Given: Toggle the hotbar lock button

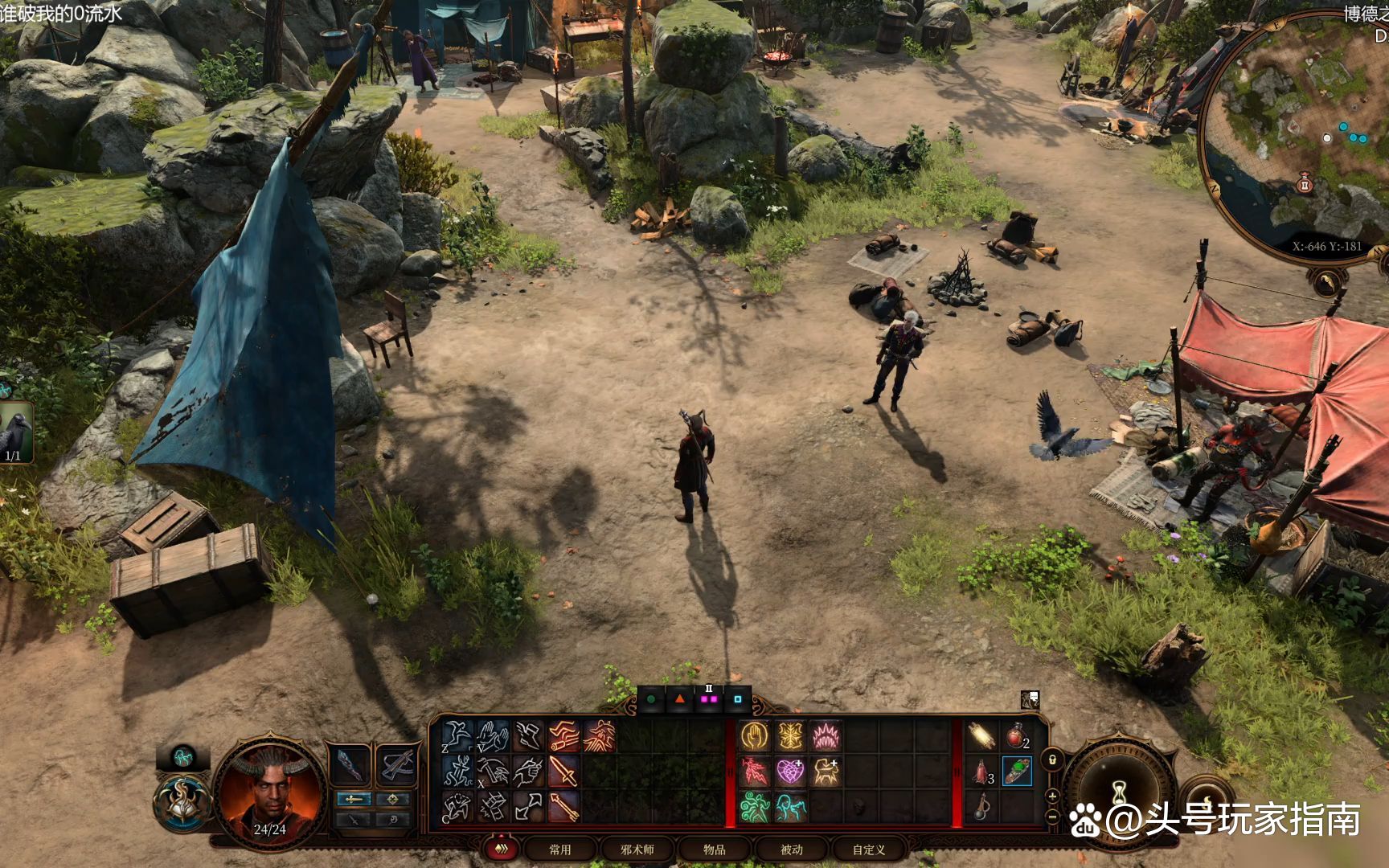Looking at the screenshot, I should 1052,759.
